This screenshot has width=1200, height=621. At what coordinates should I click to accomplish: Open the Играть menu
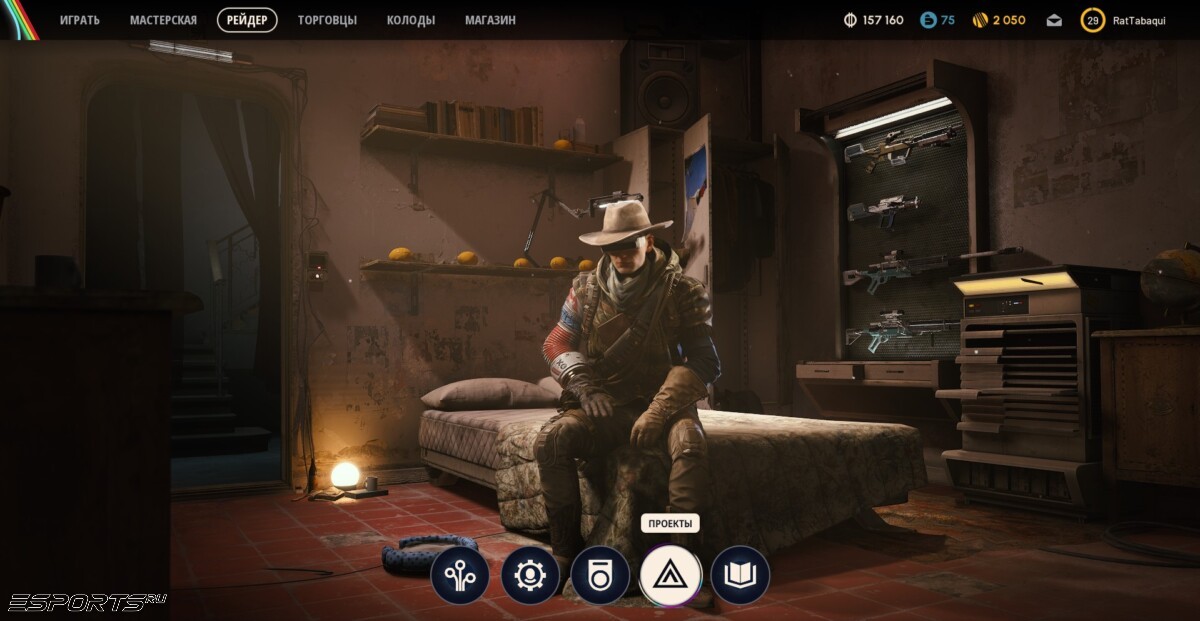point(79,20)
